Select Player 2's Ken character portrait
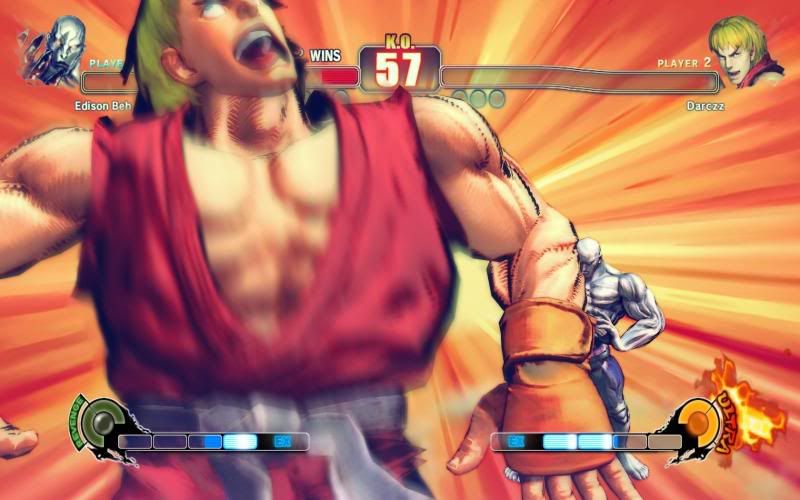The height and width of the screenshot is (500, 800). (743, 51)
